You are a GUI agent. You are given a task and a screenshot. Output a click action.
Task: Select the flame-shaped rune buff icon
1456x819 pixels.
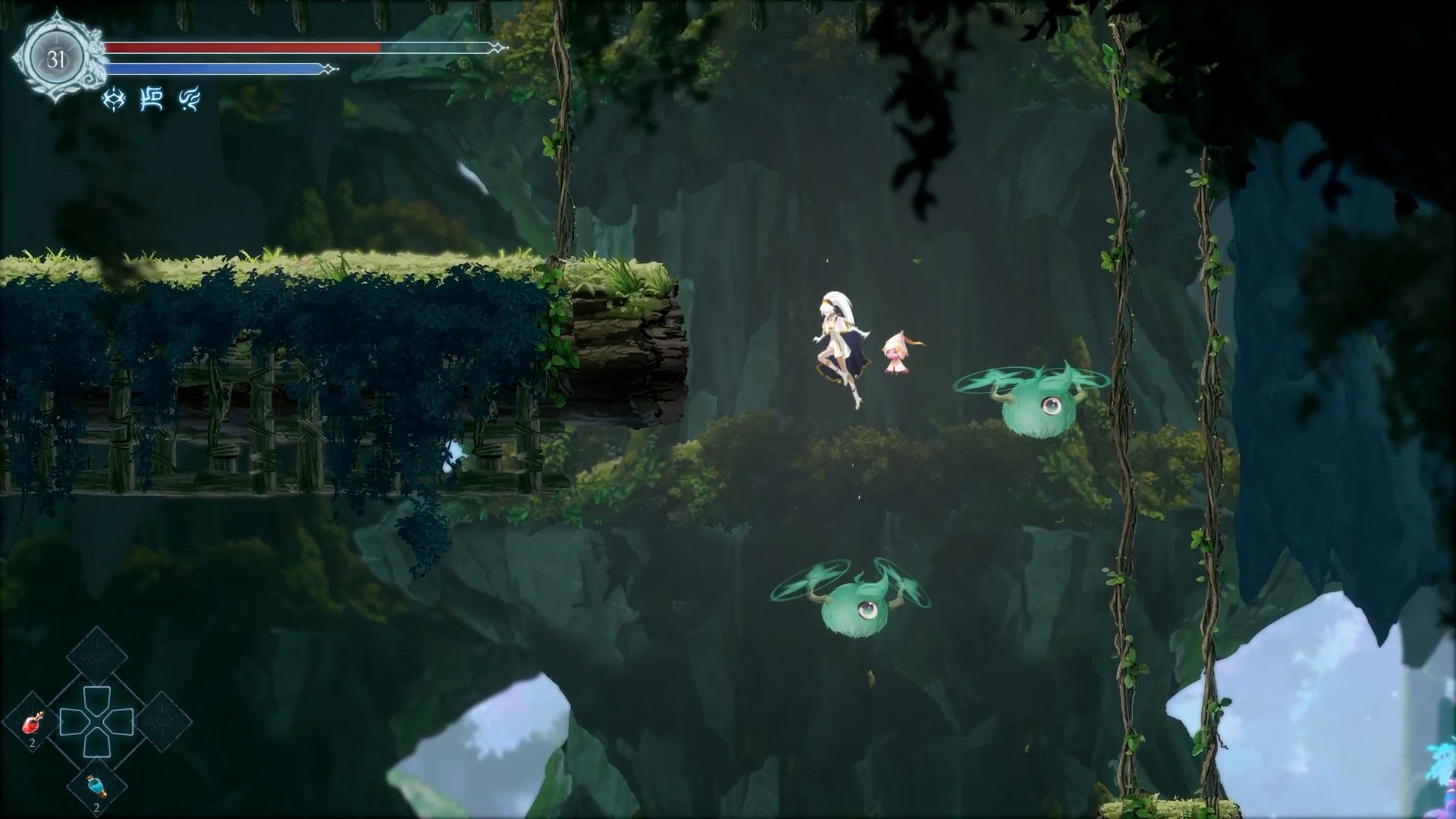tap(190, 99)
